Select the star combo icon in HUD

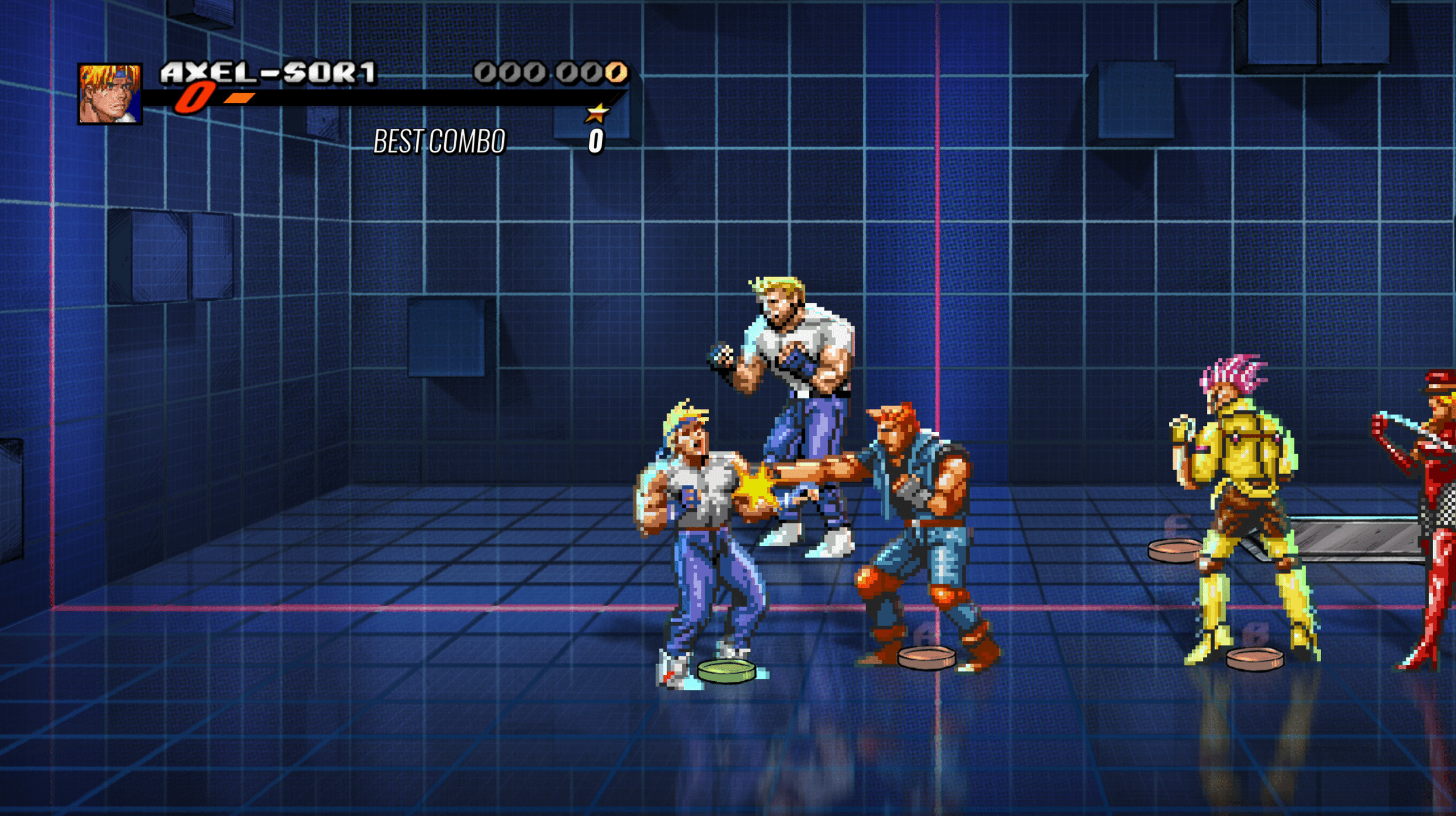tap(599, 113)
